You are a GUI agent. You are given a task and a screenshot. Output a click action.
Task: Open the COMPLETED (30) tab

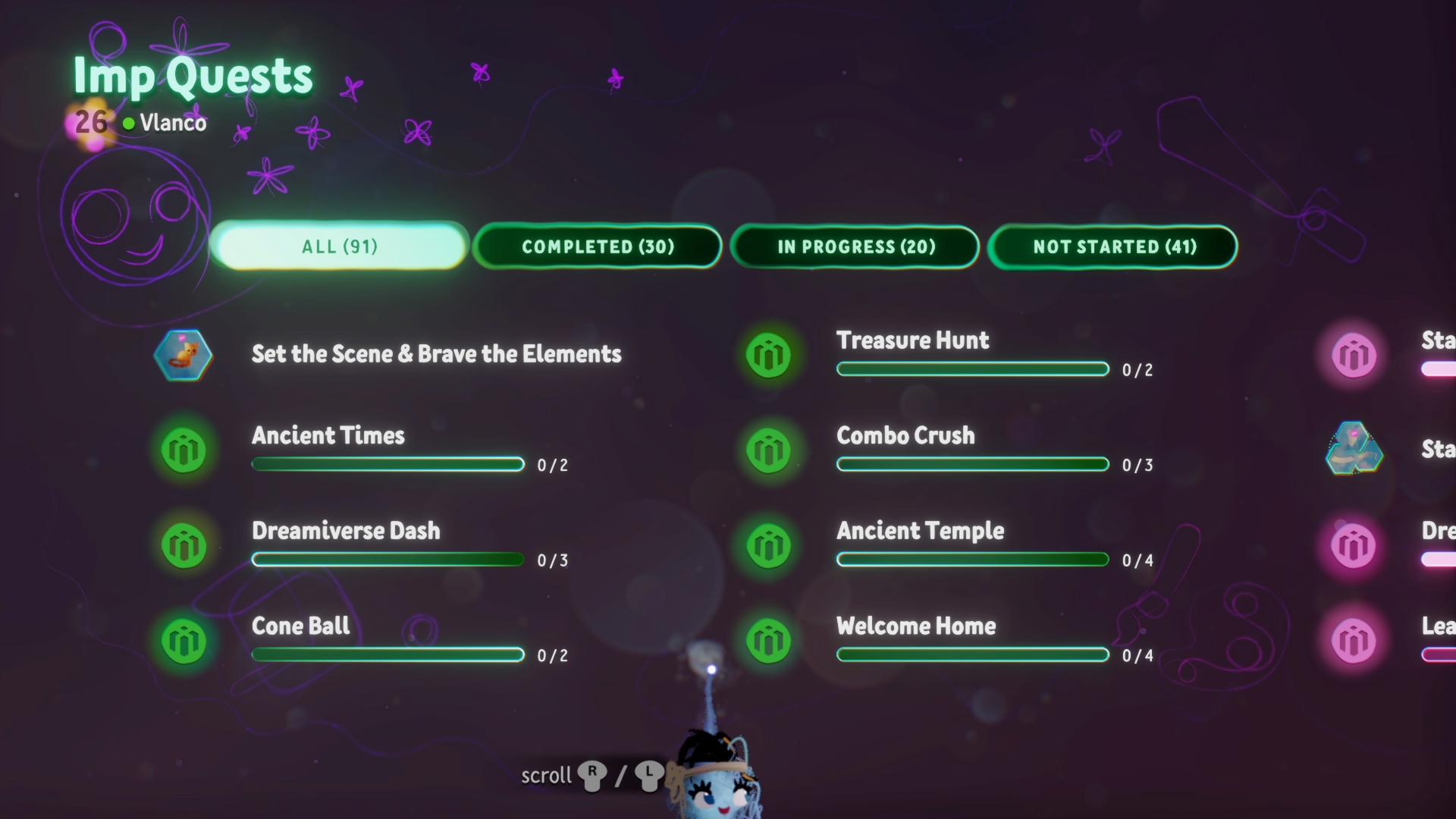[x=598, y=246]
